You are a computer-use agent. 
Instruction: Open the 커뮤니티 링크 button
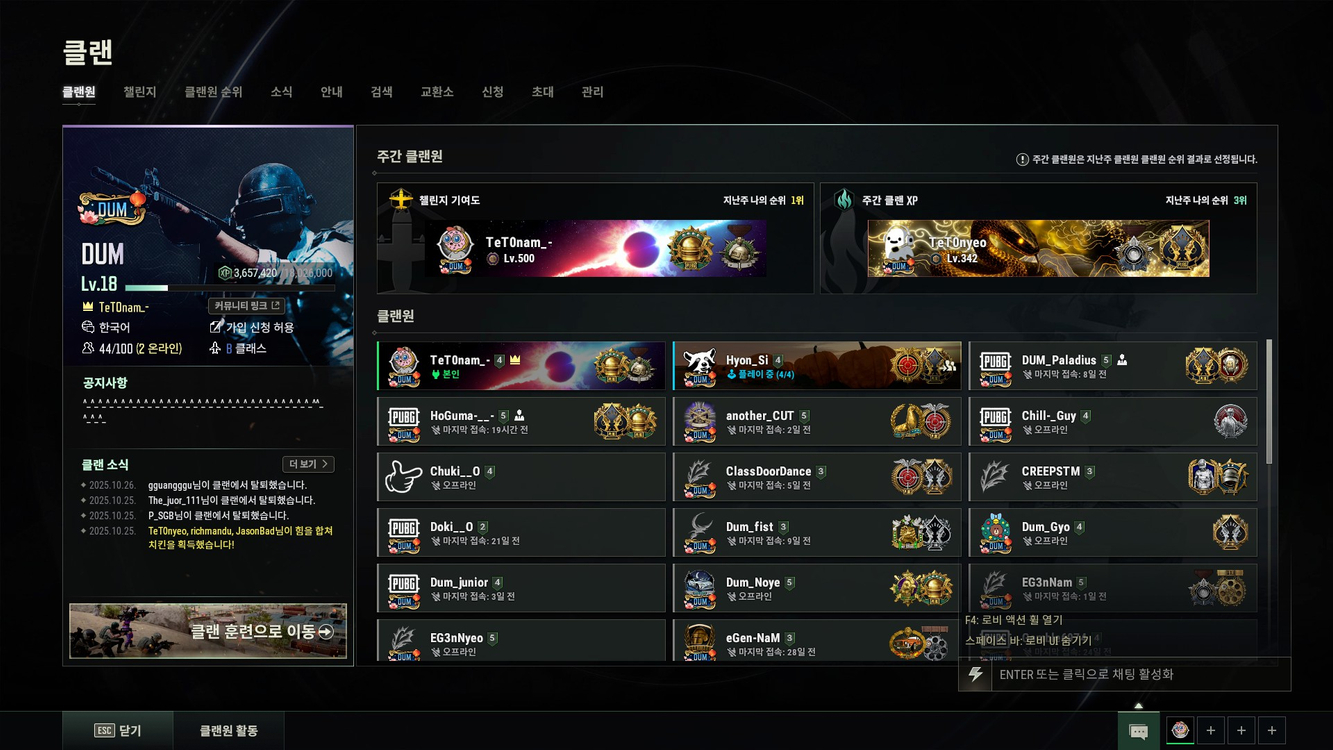point(247,306)
